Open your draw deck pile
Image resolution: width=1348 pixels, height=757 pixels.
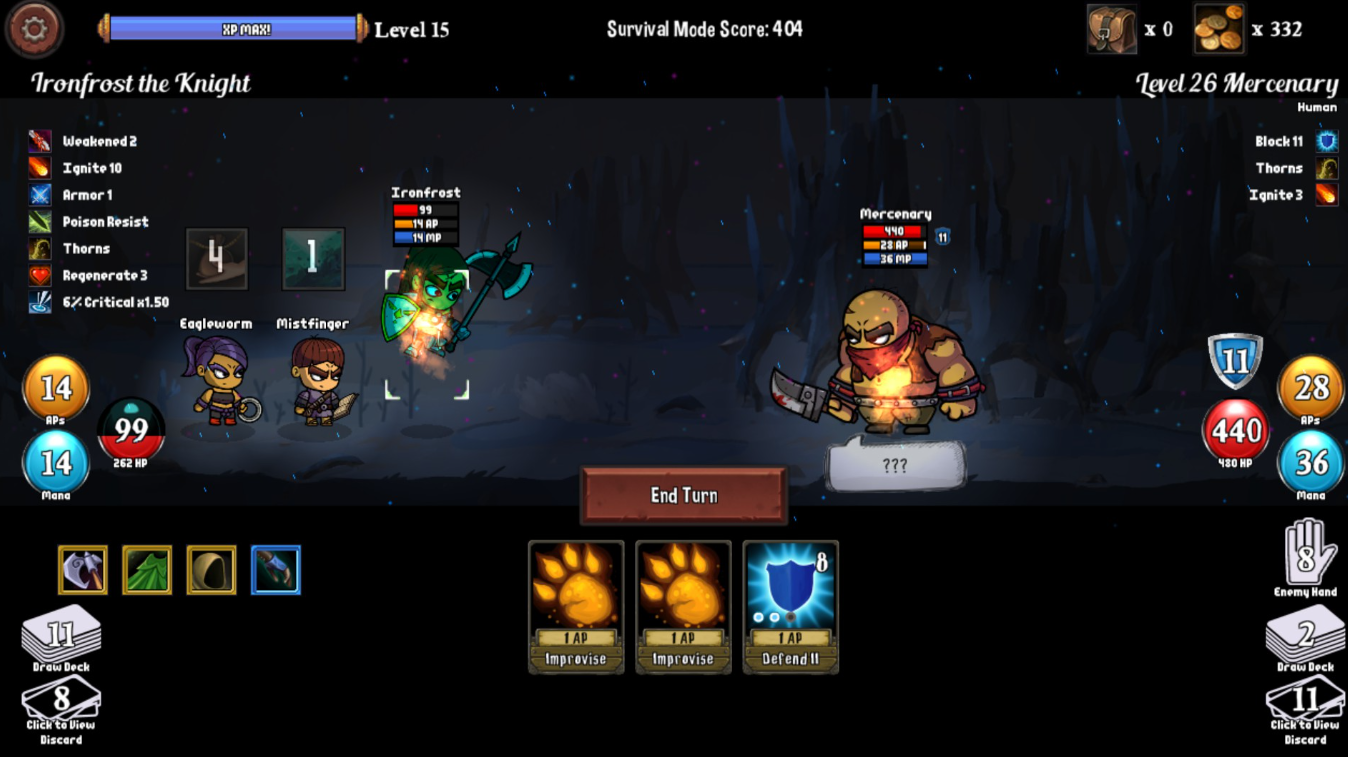[61, 638]
